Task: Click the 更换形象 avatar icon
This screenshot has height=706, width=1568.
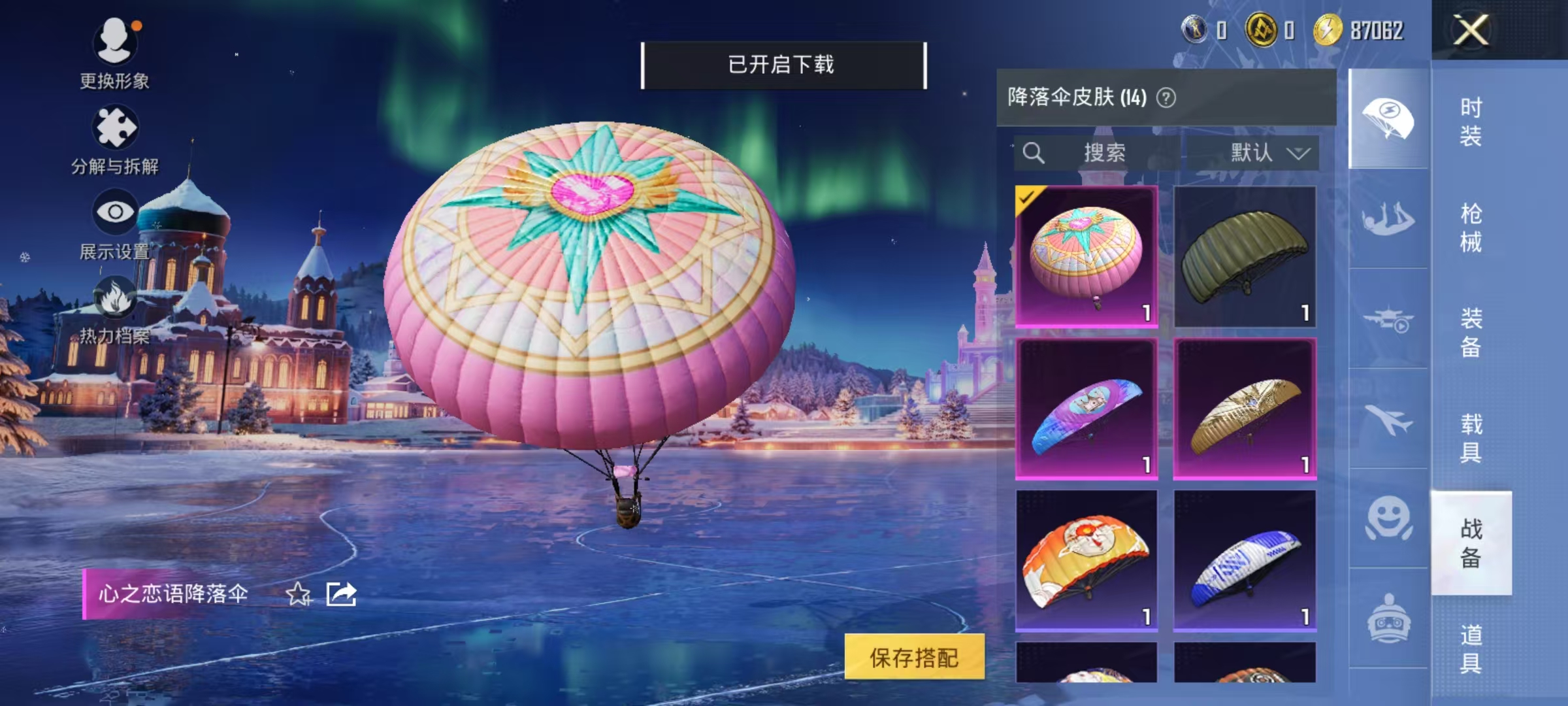Action: 115,41
